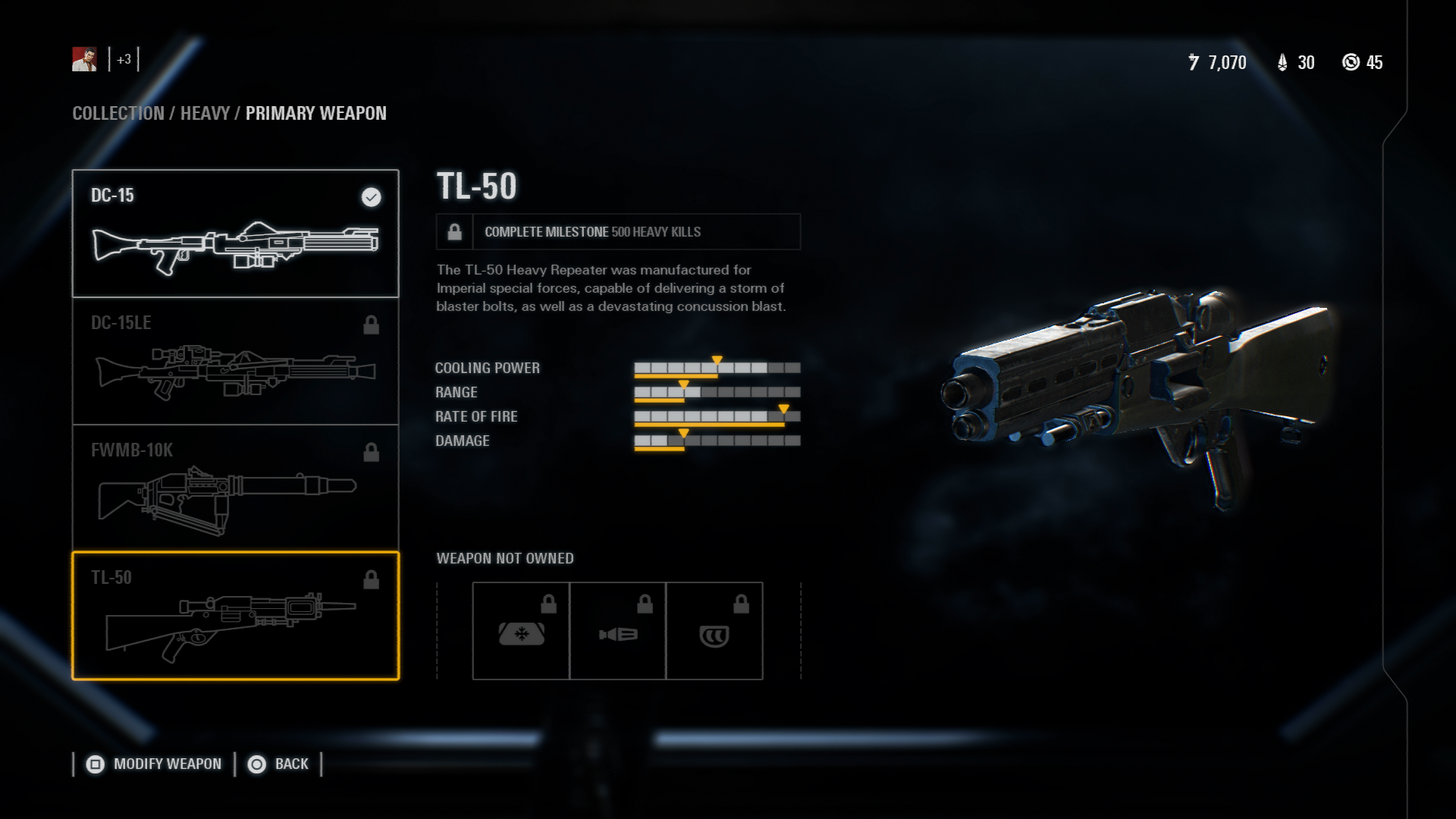Image resolution: width=1456 pixels, height=819 pixels.
Task: Click the crafting parts icon showing 30
Action: pyautogui.click(x=1282, y=64)
